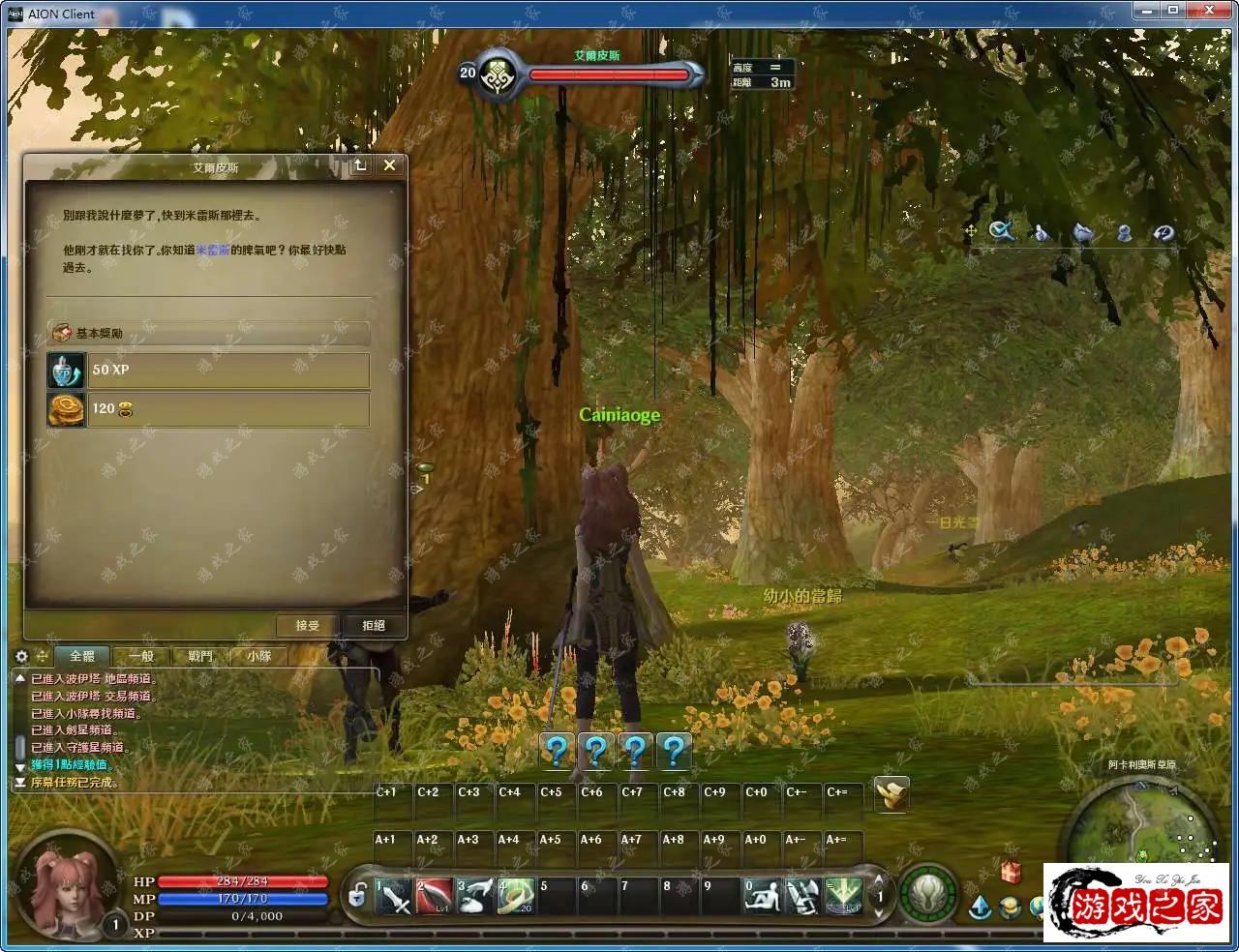This screenshot has width=1239, height=952.
Task: Click the 米雷斯 blue name link
Action: click(212, 250)
